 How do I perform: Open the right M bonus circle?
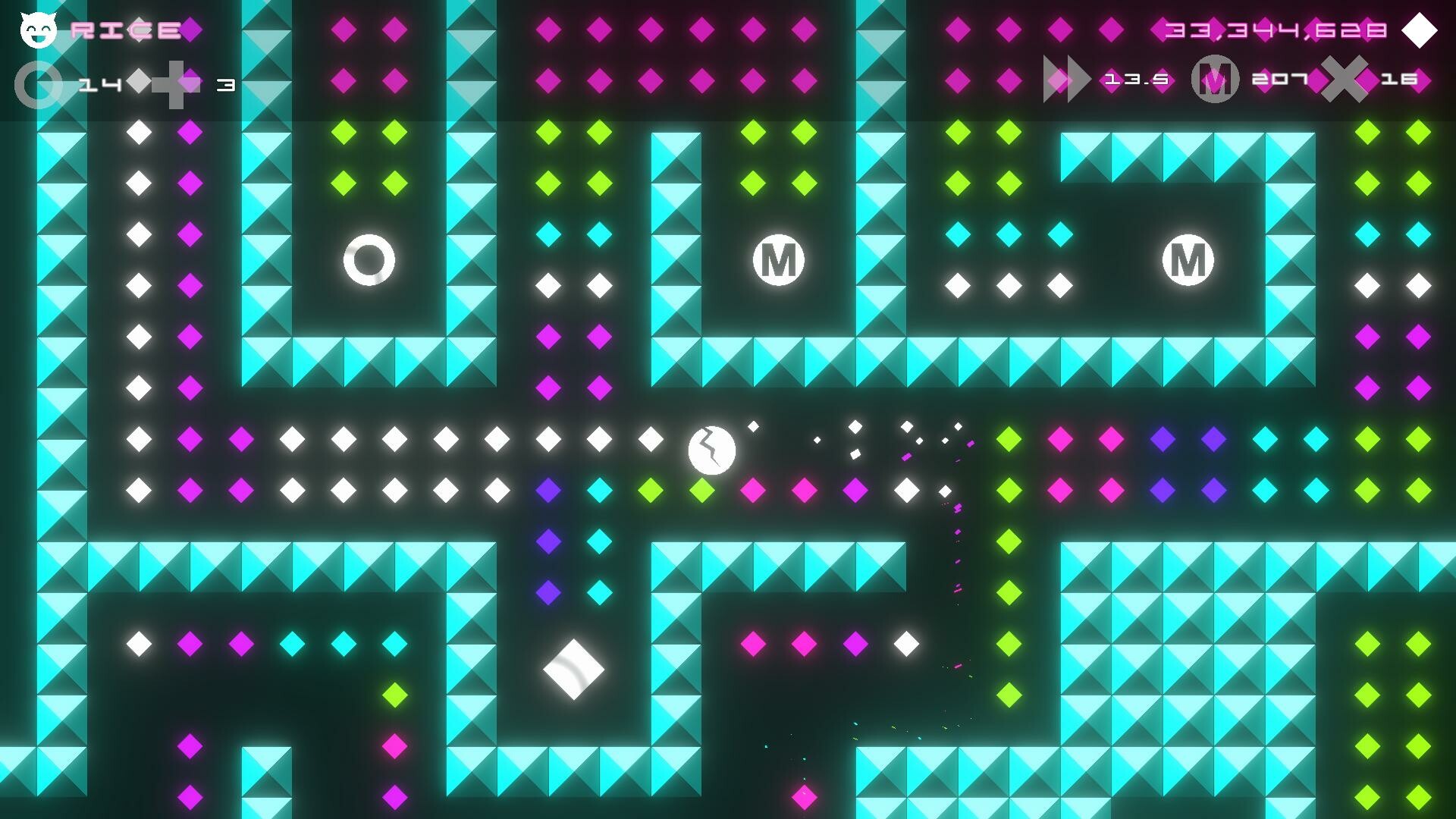(1188, 259)
